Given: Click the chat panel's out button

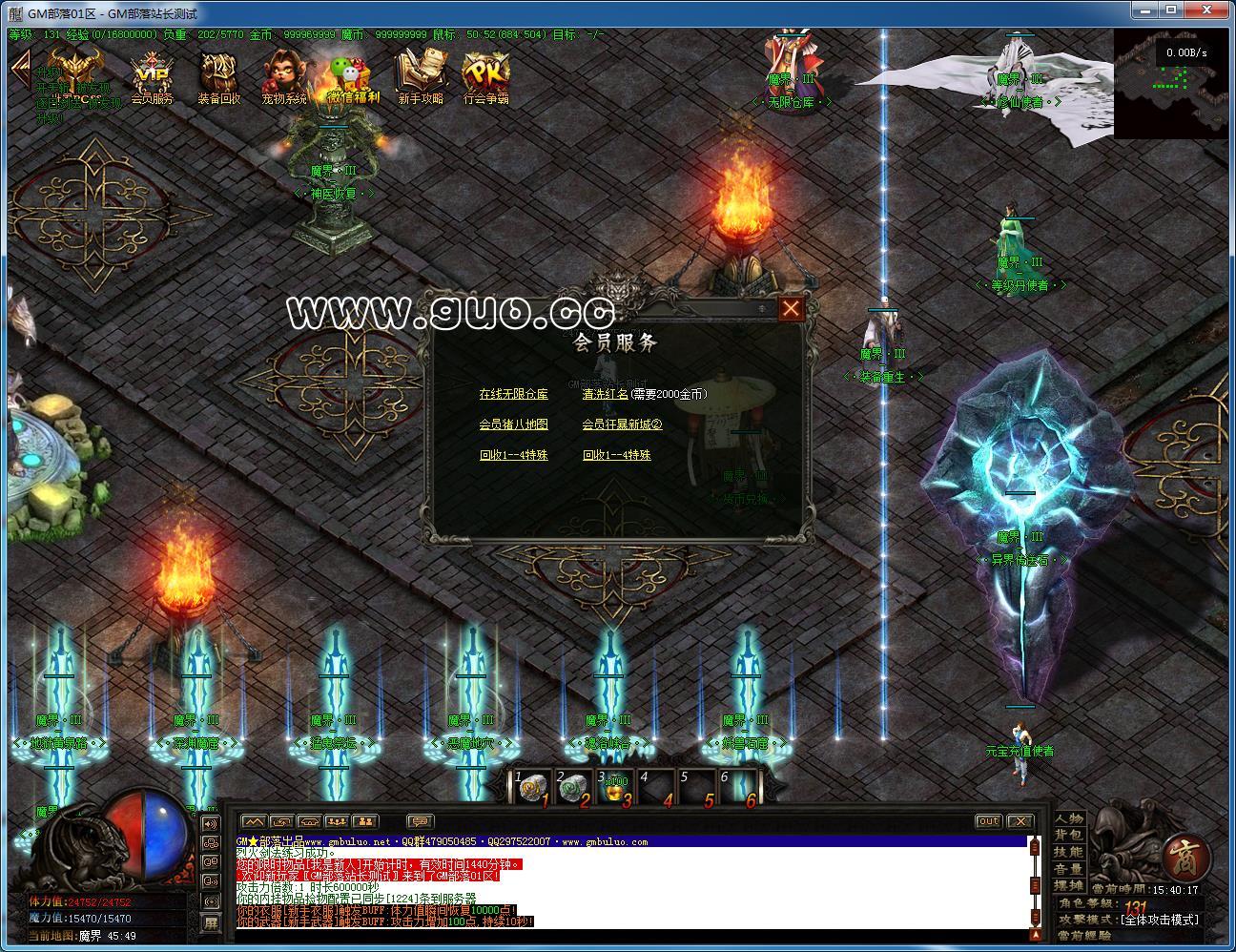Looking at the screenshot, I should (989, 821).
